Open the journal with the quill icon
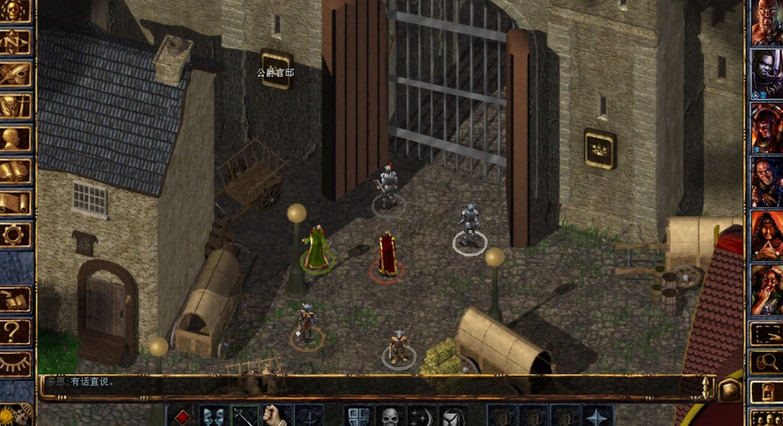783x426 pixels. 16,75
